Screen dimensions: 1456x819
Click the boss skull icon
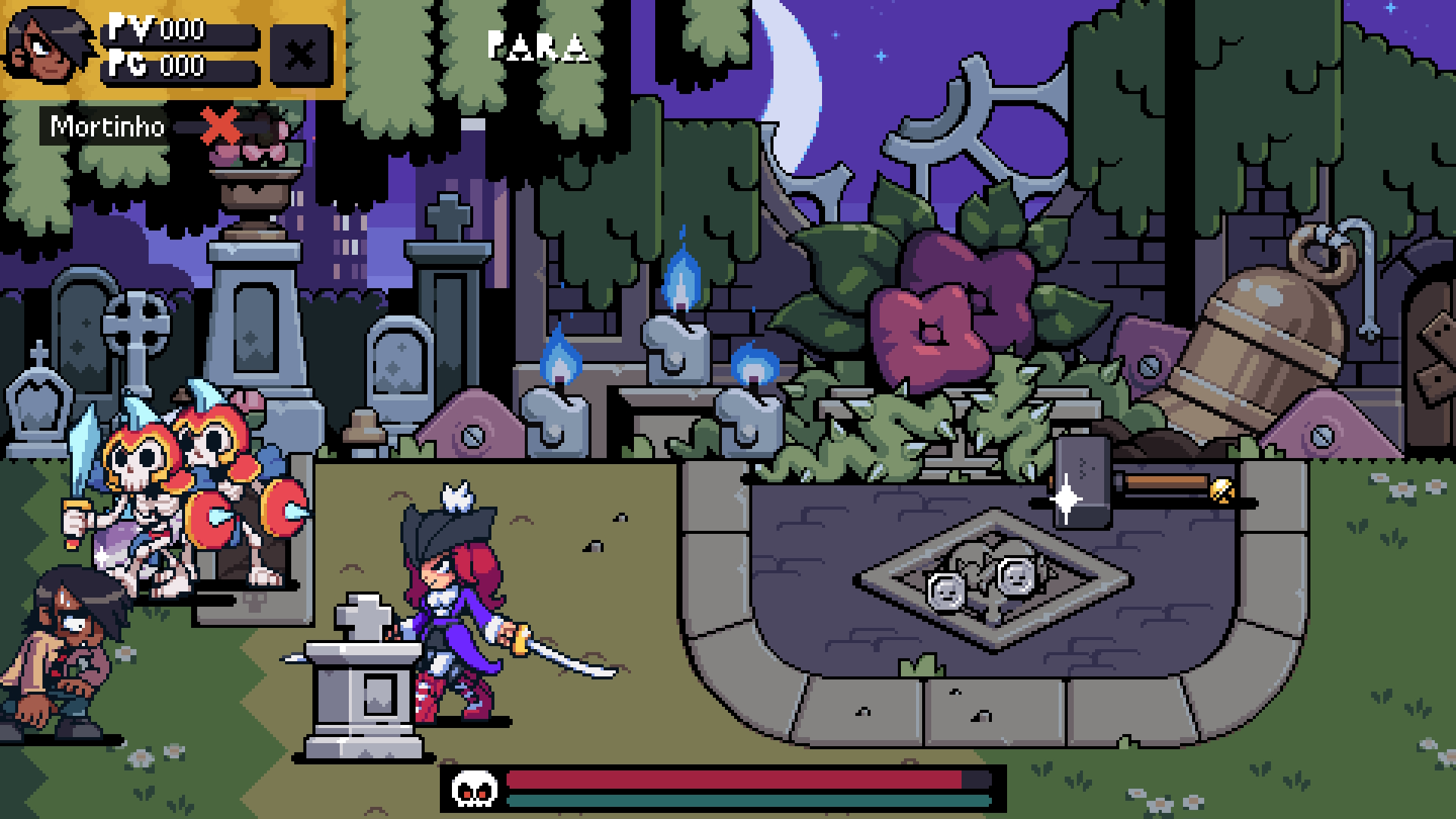(474, 789)
